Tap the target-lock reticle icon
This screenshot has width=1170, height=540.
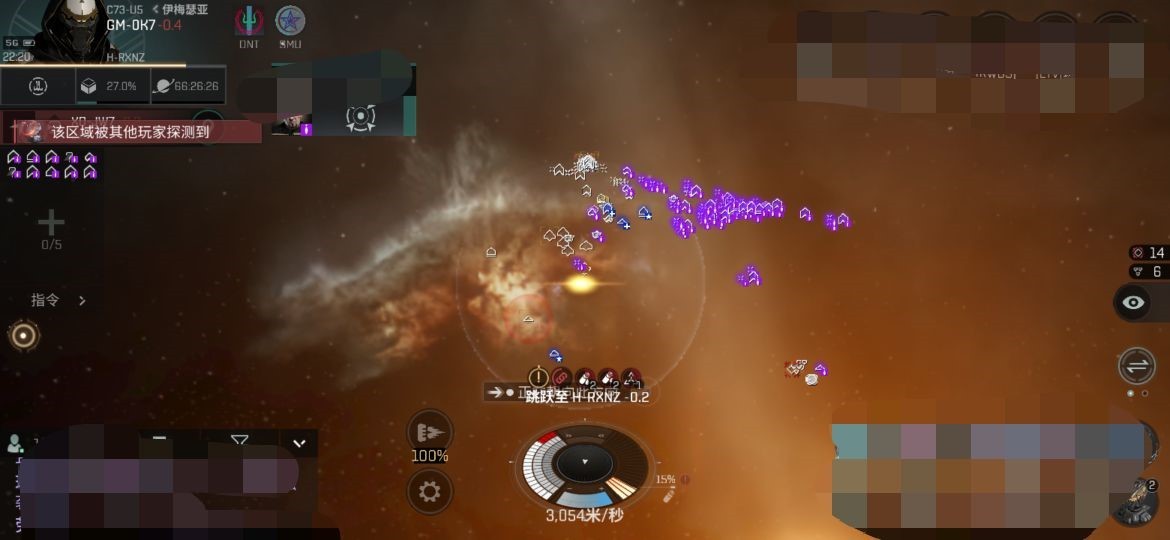tap(360, 118)
